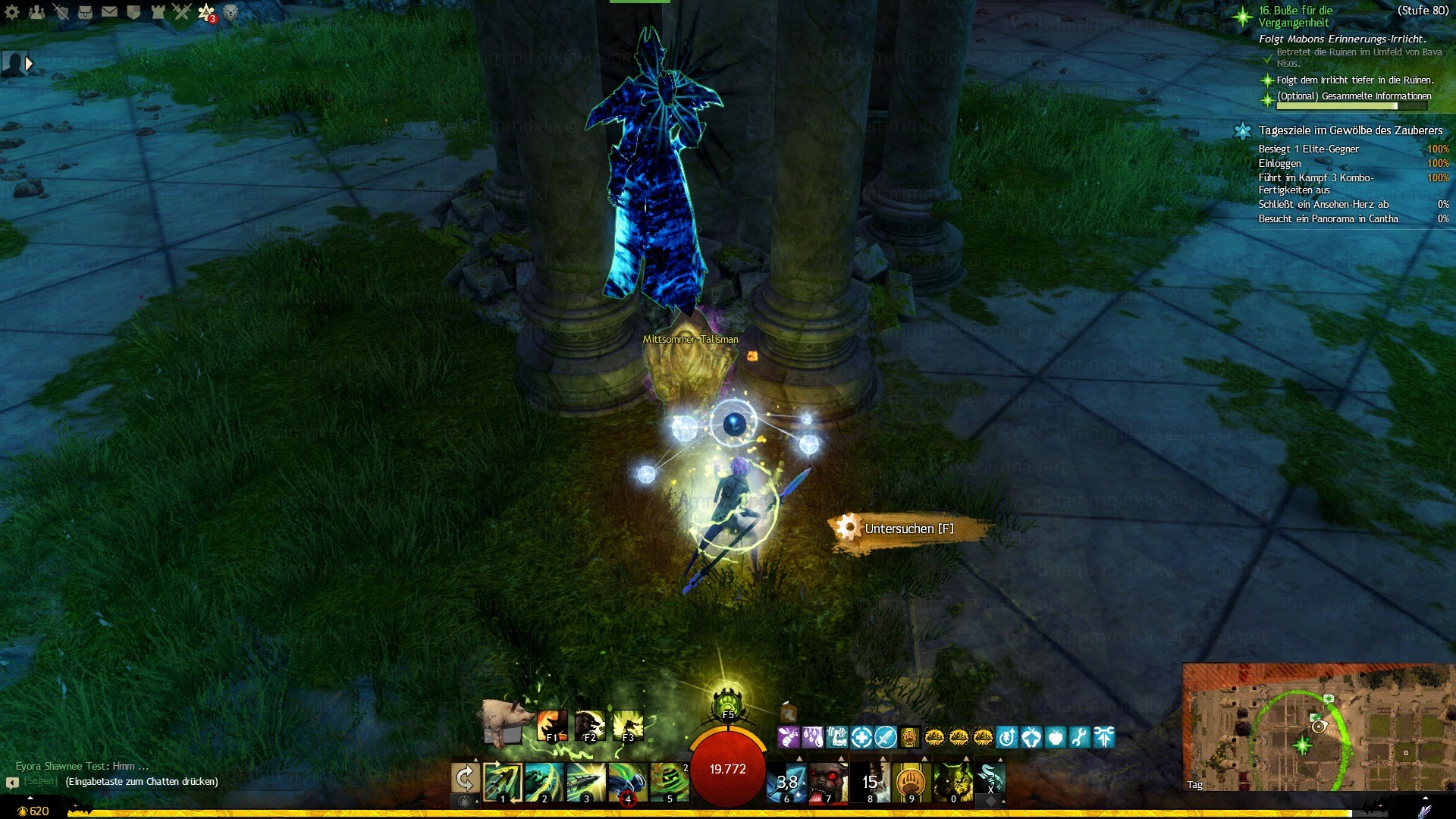Trigger the F5 paw print profession ability
The width and height of the screenshot is (1456, 819).
click(727, 704)
